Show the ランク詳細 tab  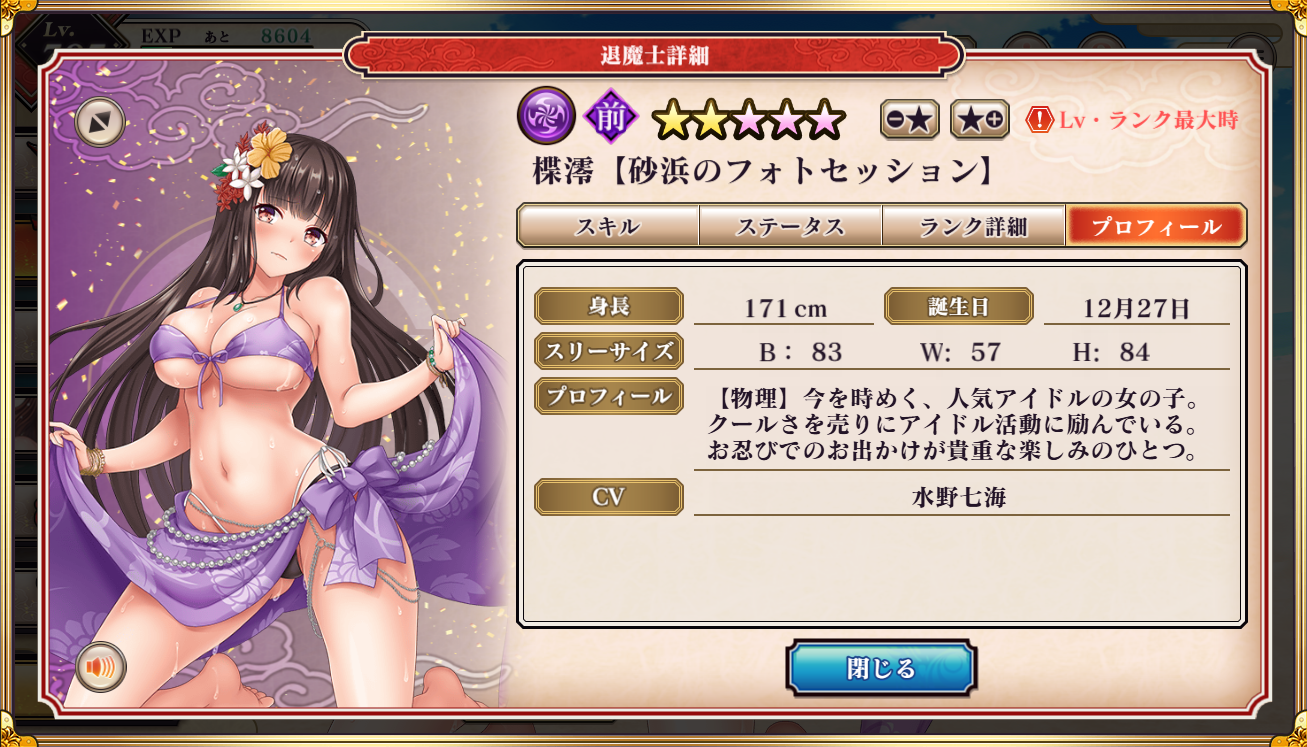(973, 226)
